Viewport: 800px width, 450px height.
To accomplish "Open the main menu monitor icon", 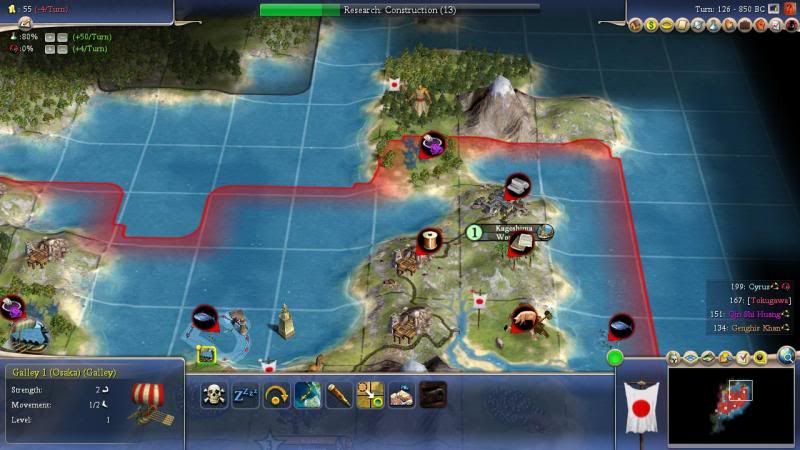I will [x=773, y=9].
